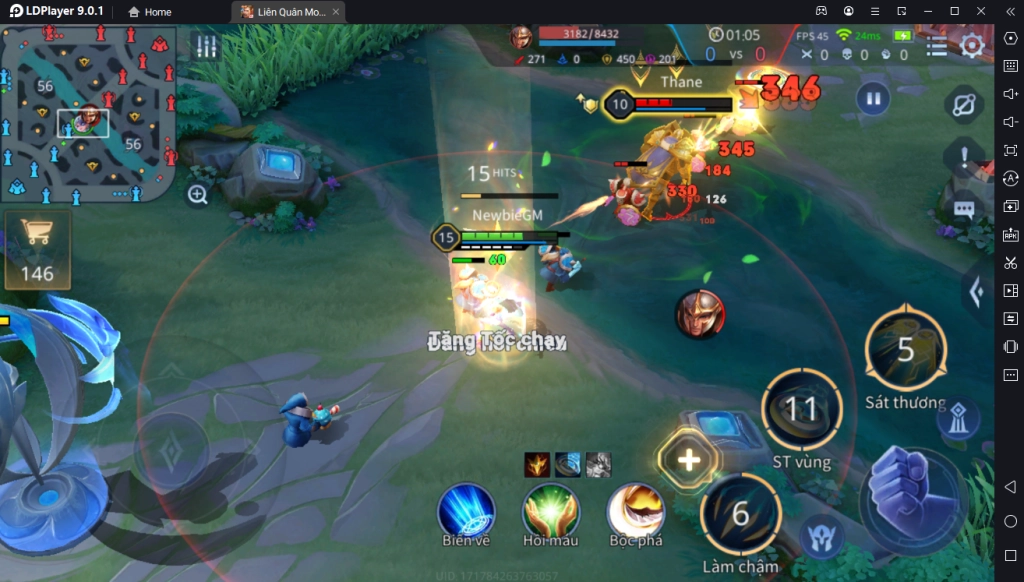Activate the Biến về recall spell
Image resolution: width=1024 pixels, height=582 pixels.
466,511
